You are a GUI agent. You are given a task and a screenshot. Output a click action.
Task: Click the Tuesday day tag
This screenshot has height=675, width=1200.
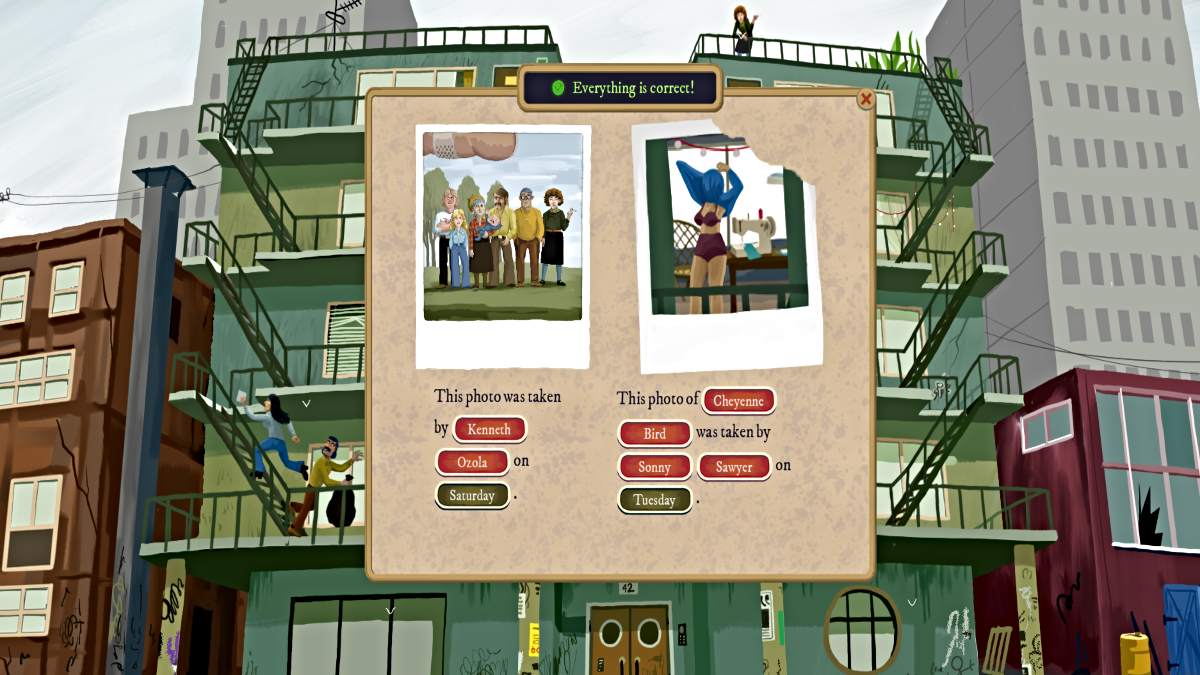654,500
